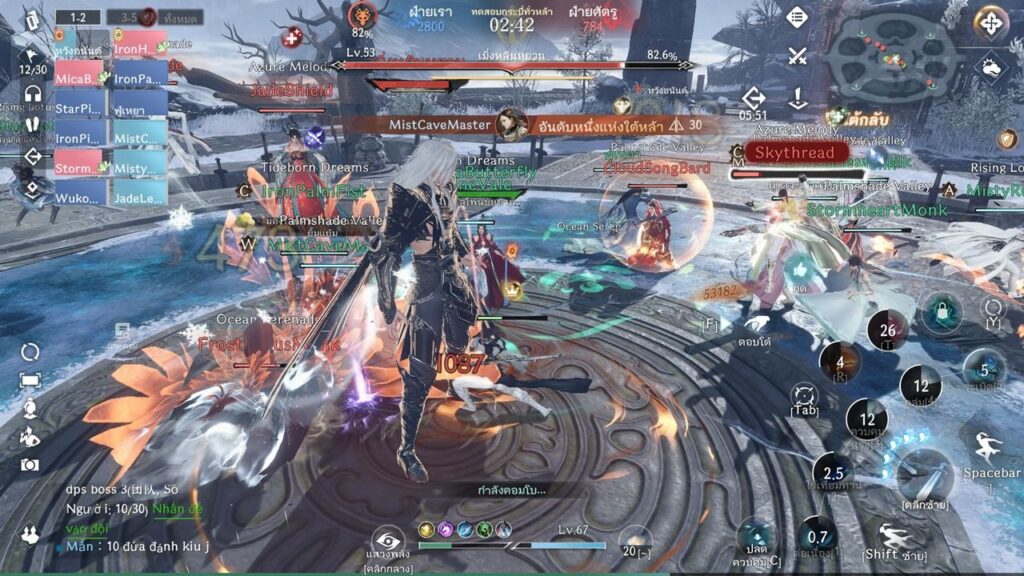
Task: Use the basic sword attack skill
Action: (x=922, y=475)
